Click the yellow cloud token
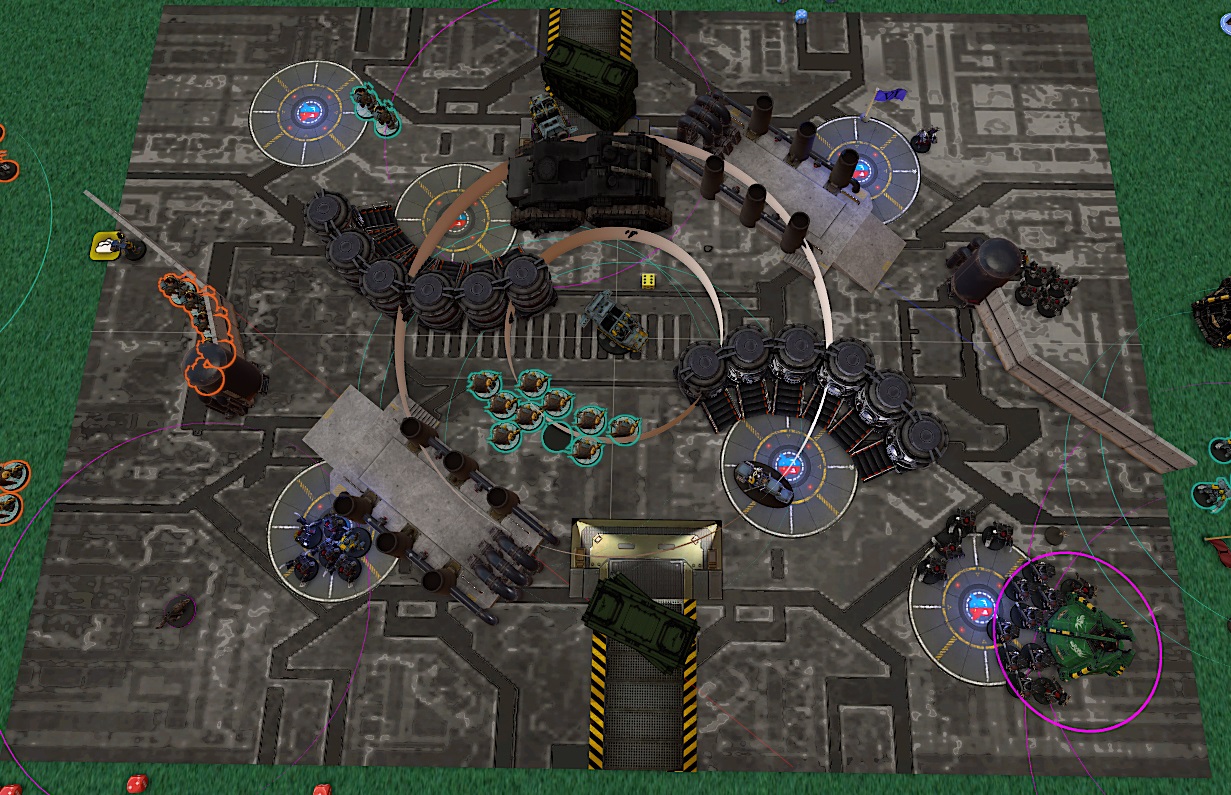 106,245
